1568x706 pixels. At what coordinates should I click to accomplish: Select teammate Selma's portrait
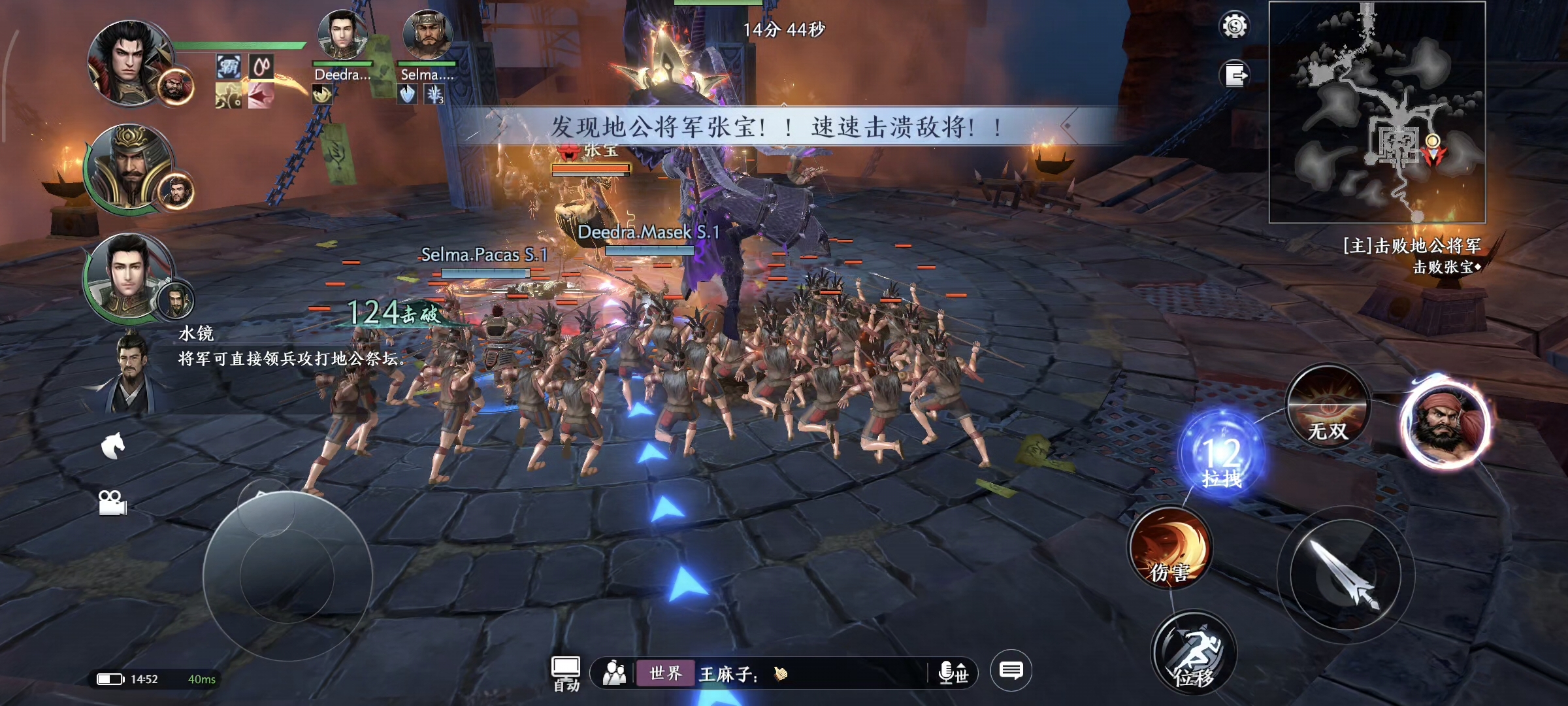pos(427,37)
